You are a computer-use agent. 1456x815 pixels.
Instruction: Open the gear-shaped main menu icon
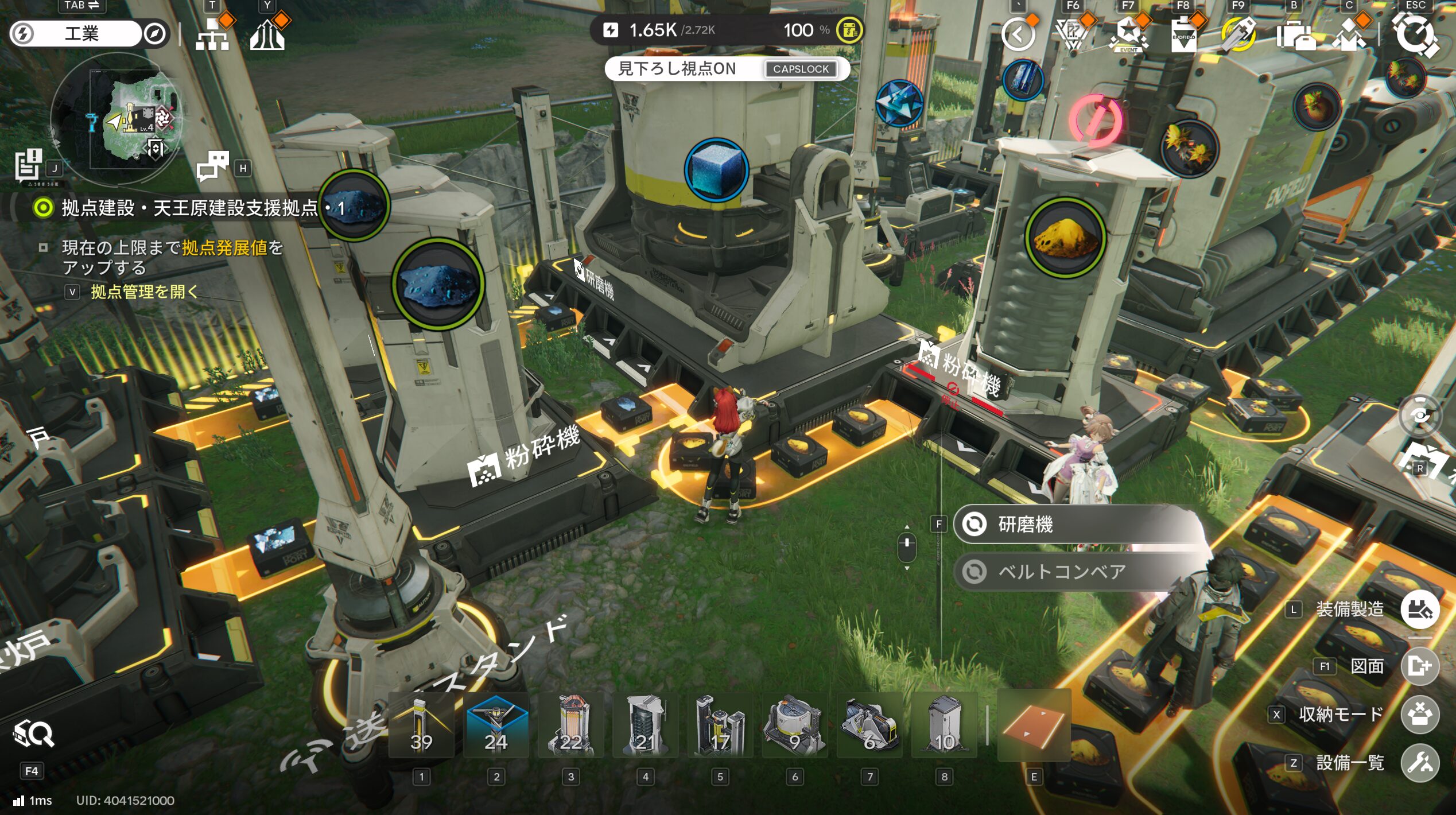(x=1415, y=34)
